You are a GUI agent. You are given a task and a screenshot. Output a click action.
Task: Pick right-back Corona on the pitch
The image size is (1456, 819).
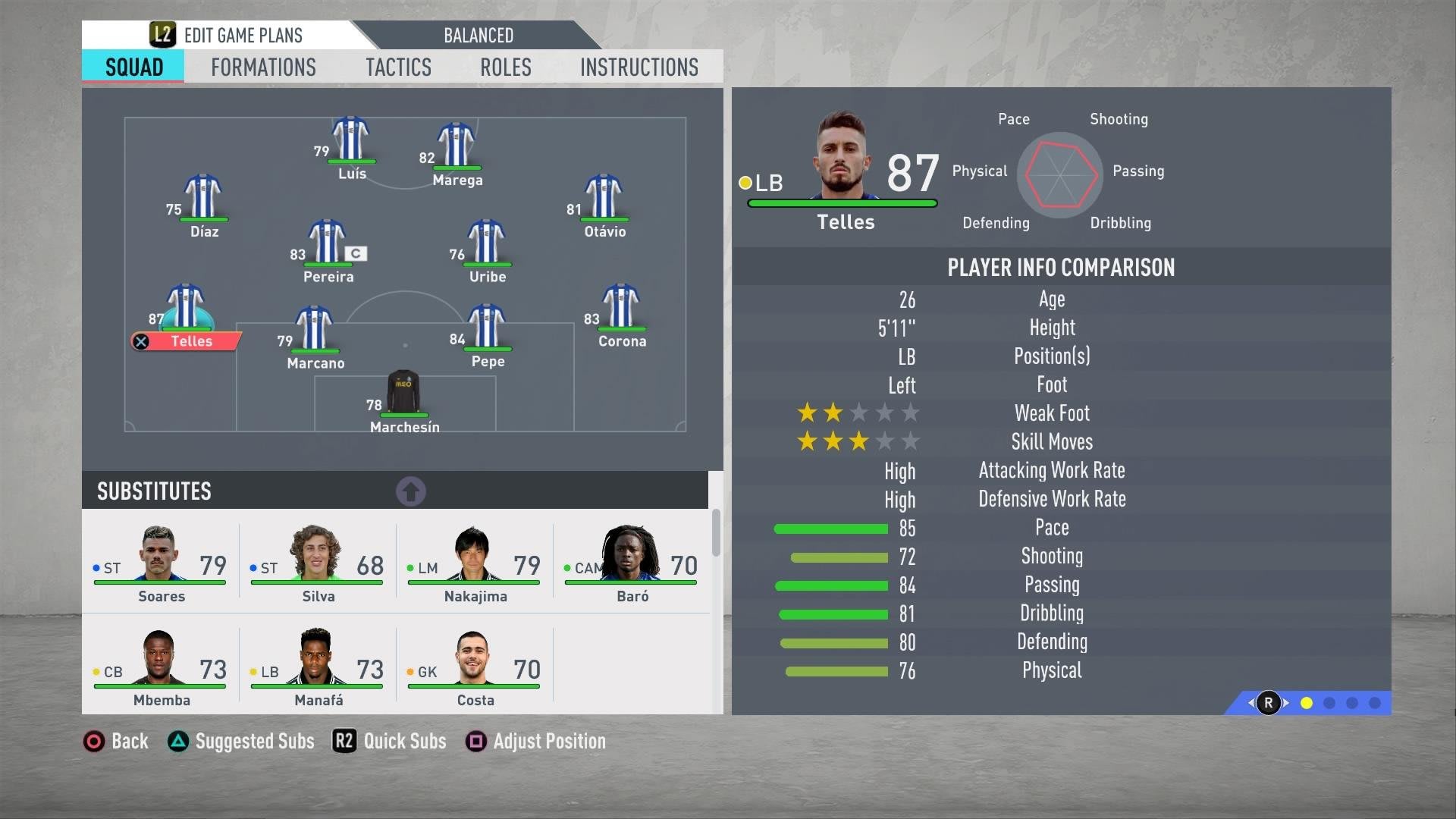pos(621,307)
